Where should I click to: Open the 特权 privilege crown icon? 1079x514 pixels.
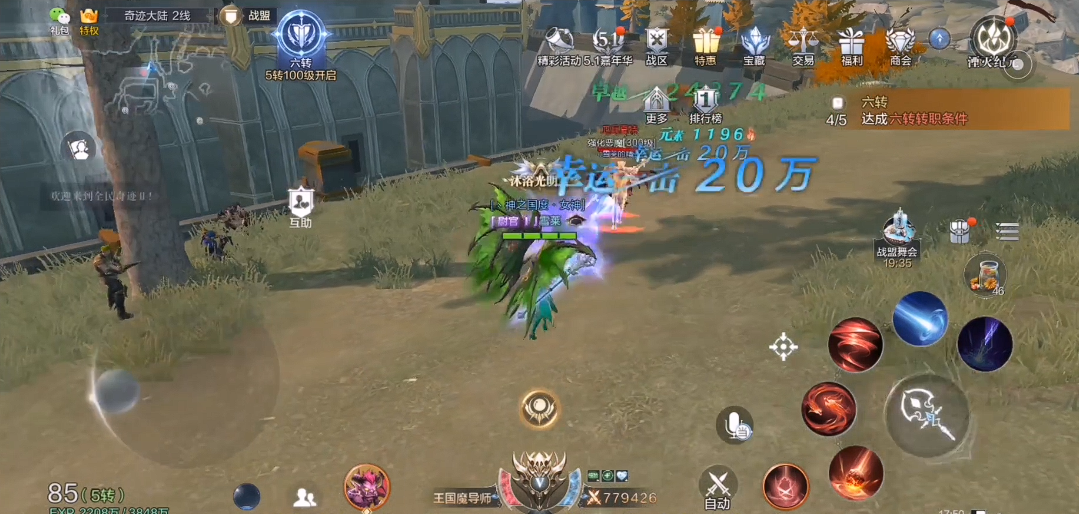89,19
